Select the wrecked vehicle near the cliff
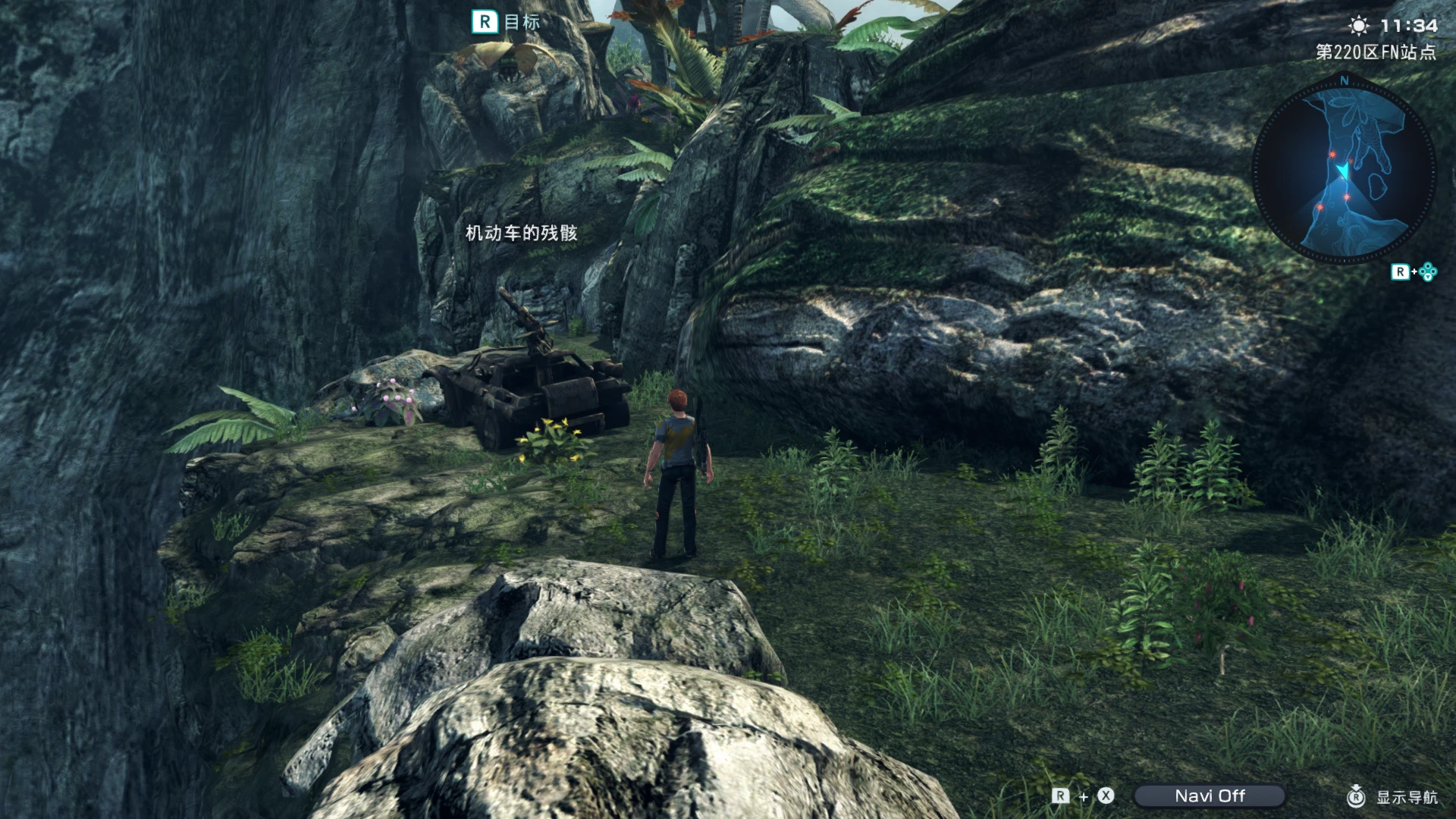 (531, 387)
